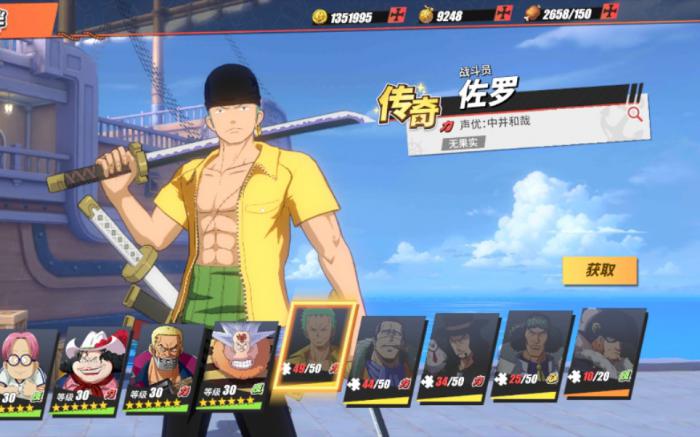Replenish meat stamina with the plus button
Image resolution: width=700 pixels, height=437 pixels.
click(x=611, y=12)
